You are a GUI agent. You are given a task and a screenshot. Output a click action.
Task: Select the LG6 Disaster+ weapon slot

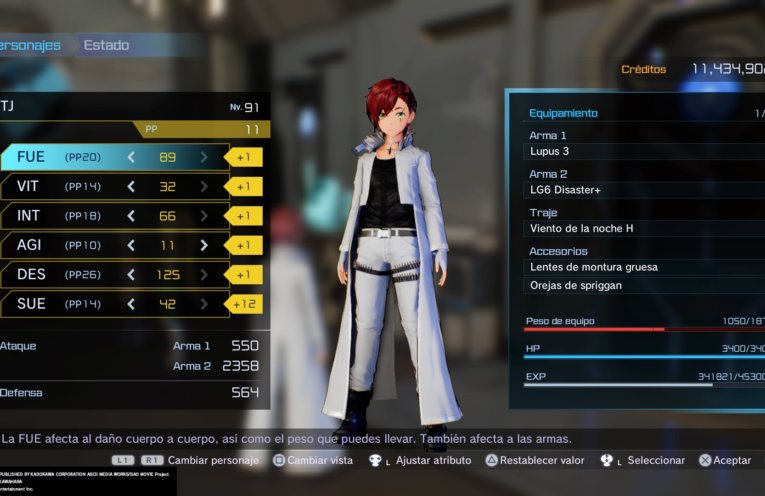coord(640,190)
